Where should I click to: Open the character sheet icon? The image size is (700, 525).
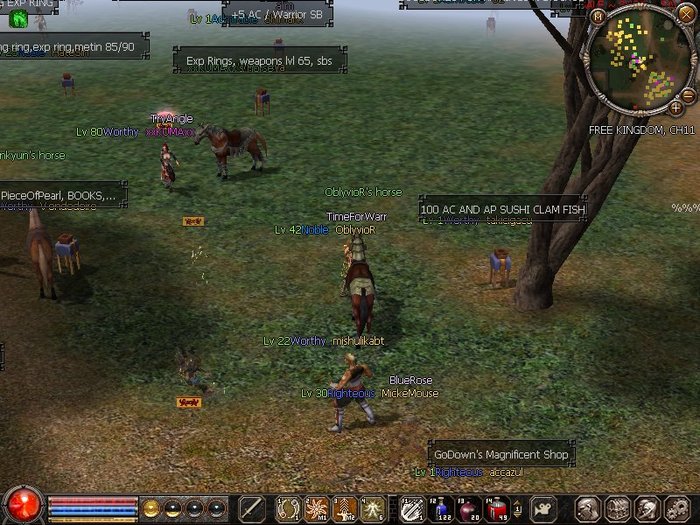(x=589, y=508)
